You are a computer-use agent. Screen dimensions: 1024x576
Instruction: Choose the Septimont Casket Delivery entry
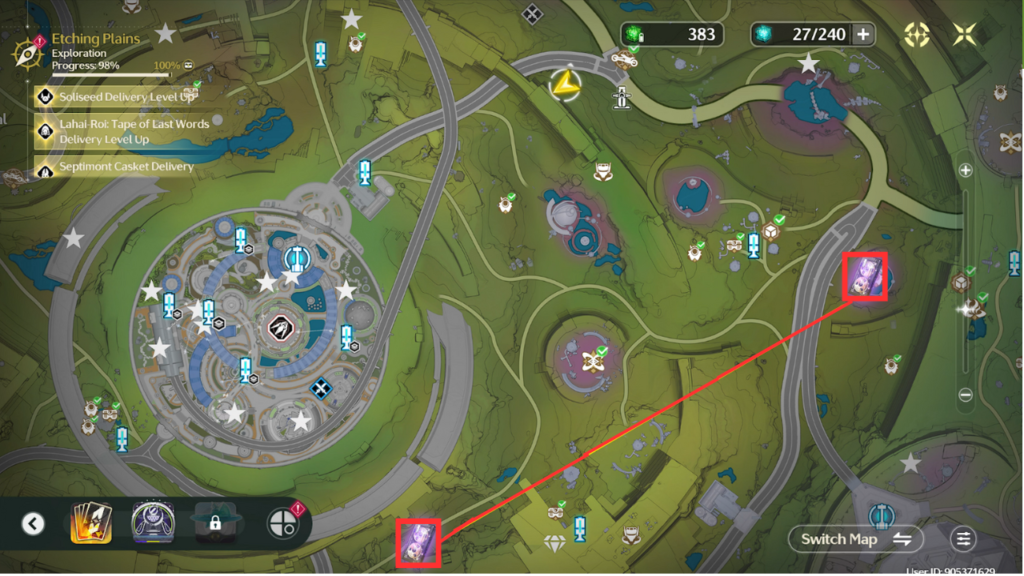115,167
